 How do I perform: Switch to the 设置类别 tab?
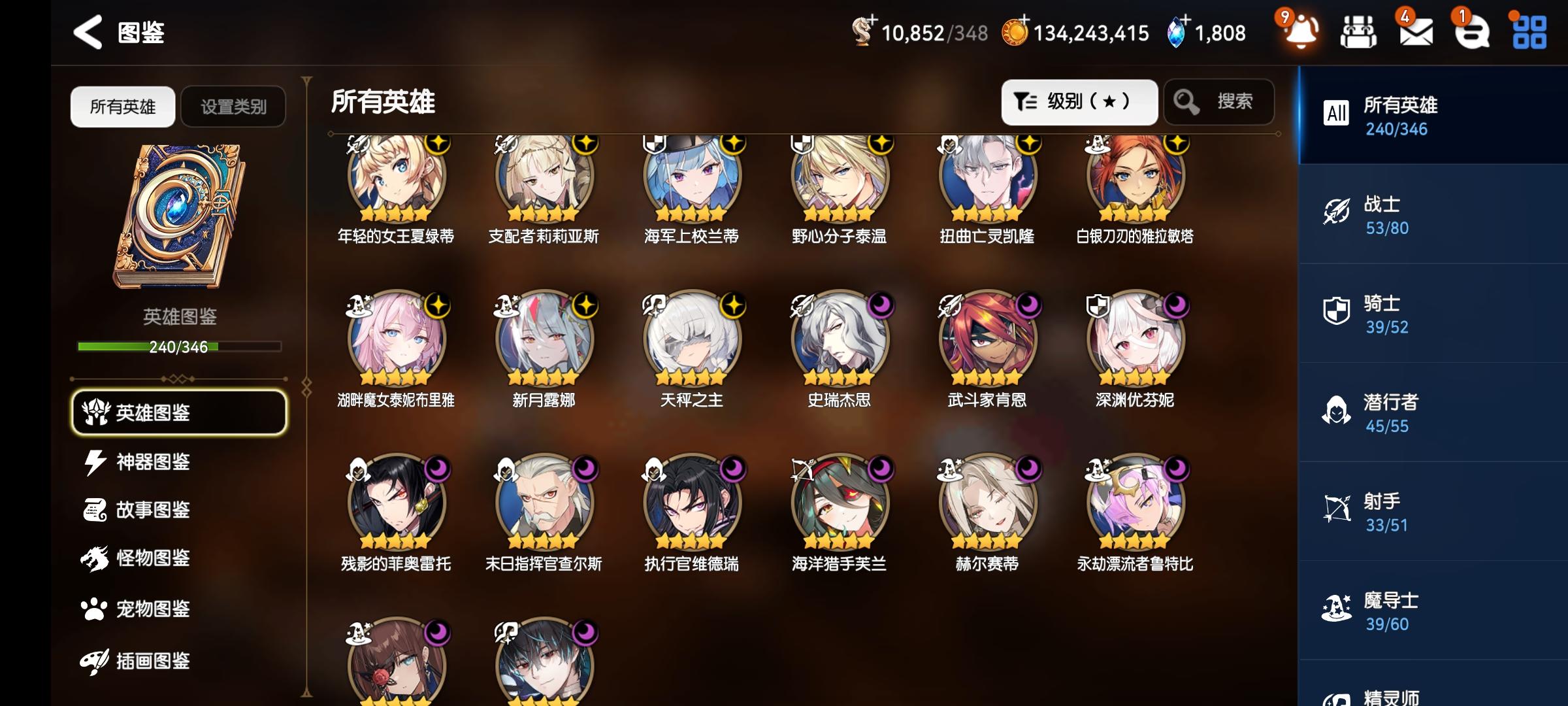tap(233, 106)
